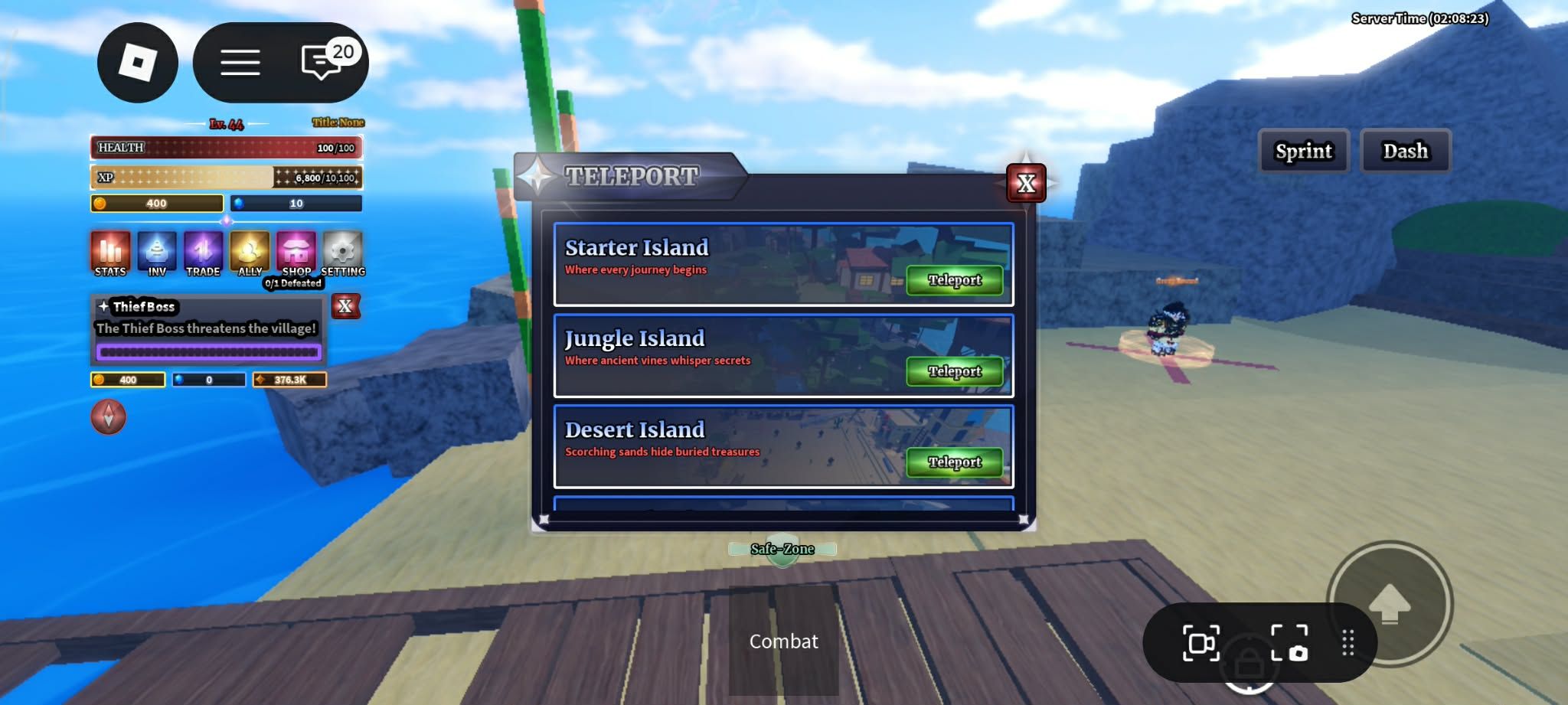
Task: Tap the Sprint button
Action: coord(1303,151)
